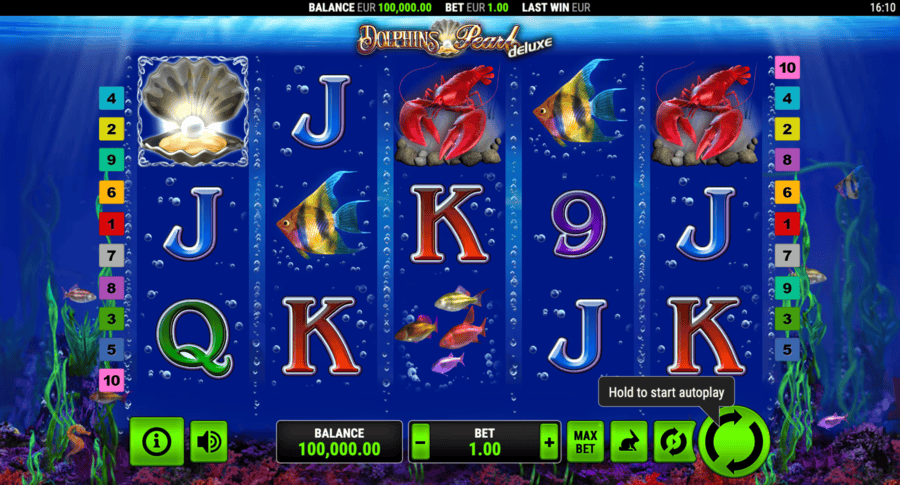The image size is (900, 485).
Task: Set the wager with MAX BET
Action: point(586,441)
